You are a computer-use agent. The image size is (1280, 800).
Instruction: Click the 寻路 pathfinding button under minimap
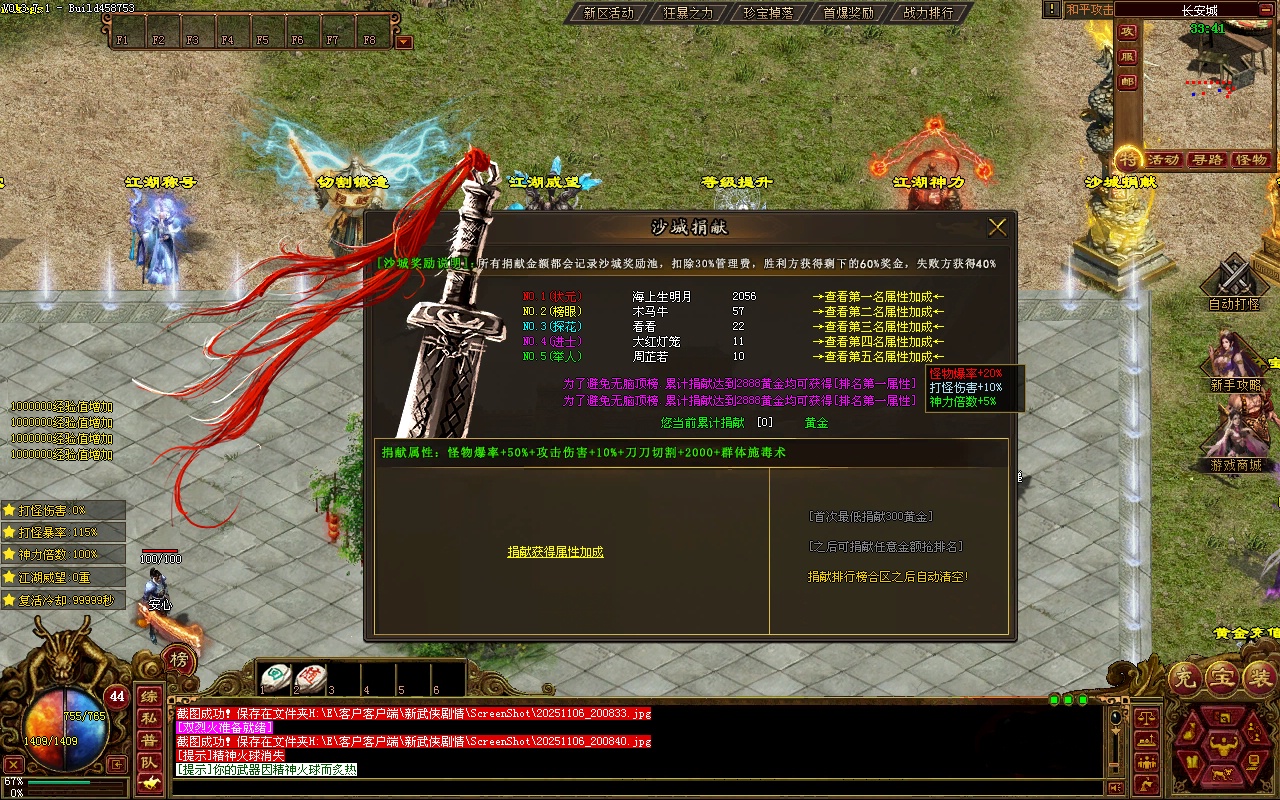click(1208, 160)
